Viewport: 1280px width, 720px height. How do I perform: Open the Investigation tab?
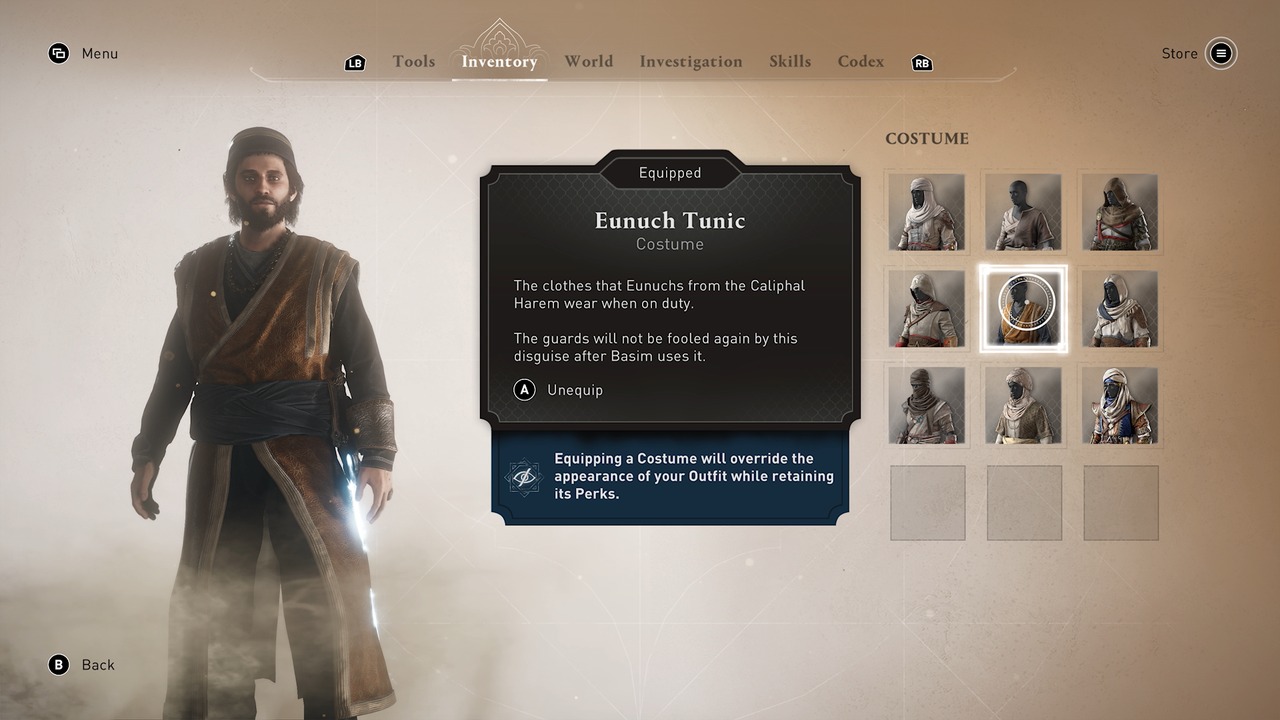[x=690, y=61]
